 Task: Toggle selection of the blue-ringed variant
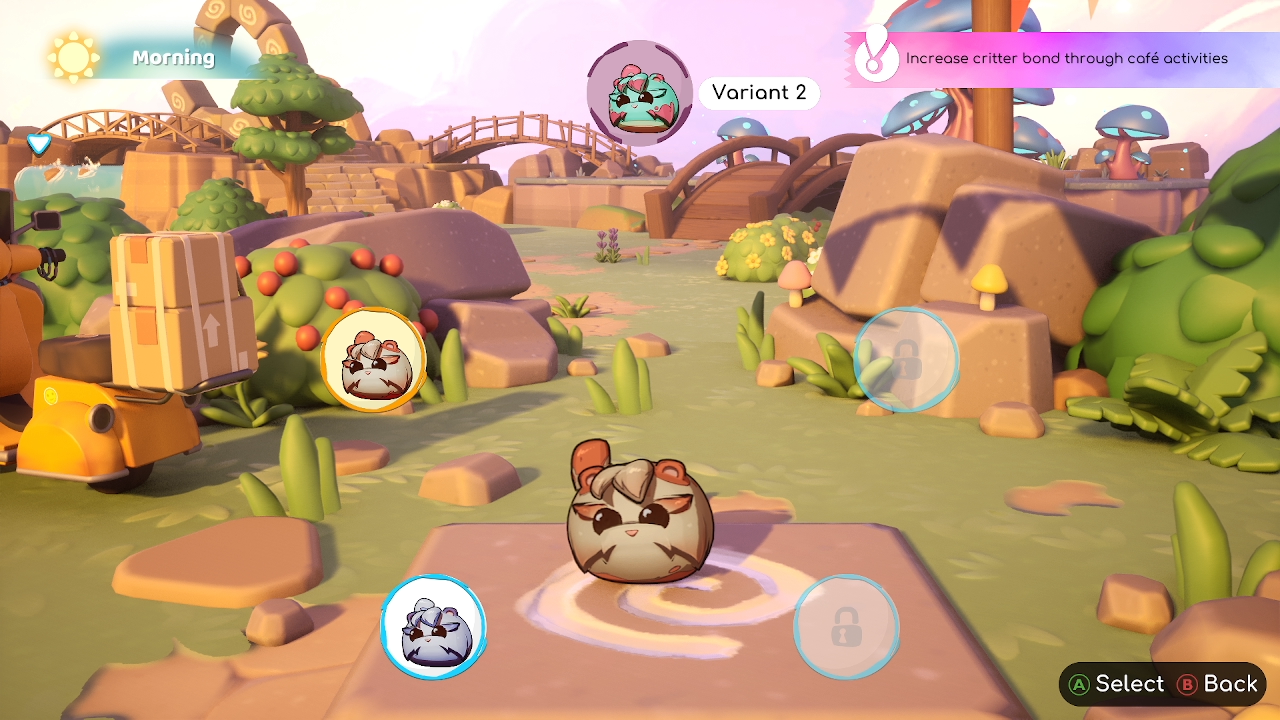tap(433, 626)
